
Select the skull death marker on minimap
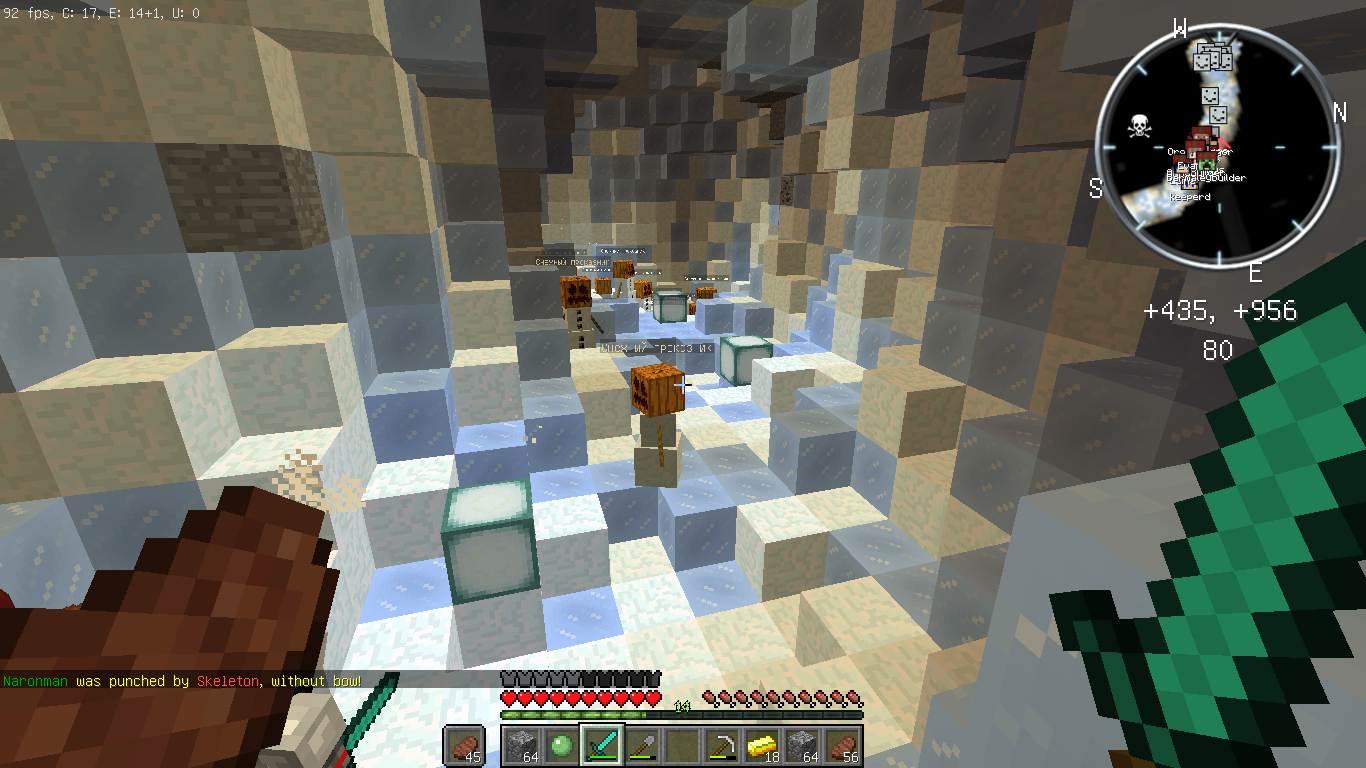(x=1137, y=127)
